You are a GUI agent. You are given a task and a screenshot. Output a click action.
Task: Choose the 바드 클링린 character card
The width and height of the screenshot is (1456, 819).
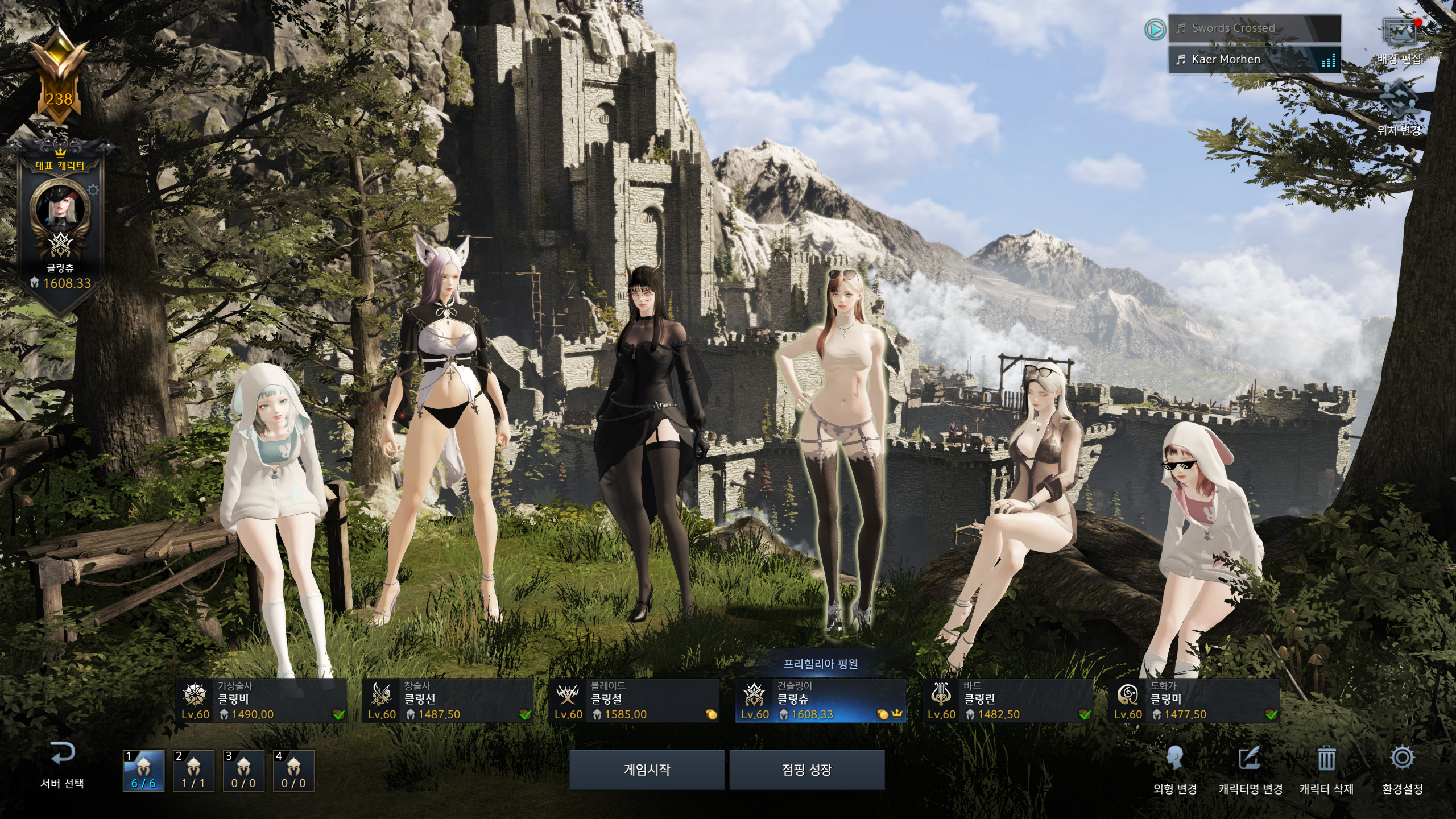[1007, 701]
